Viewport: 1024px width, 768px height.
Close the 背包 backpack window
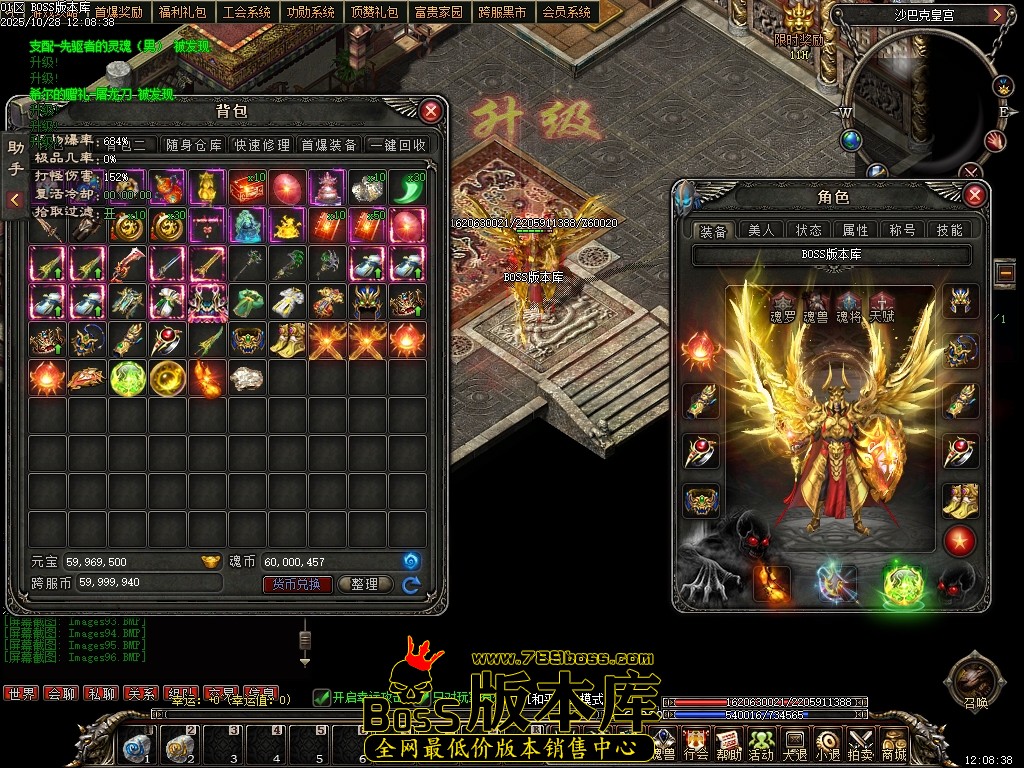431,110
